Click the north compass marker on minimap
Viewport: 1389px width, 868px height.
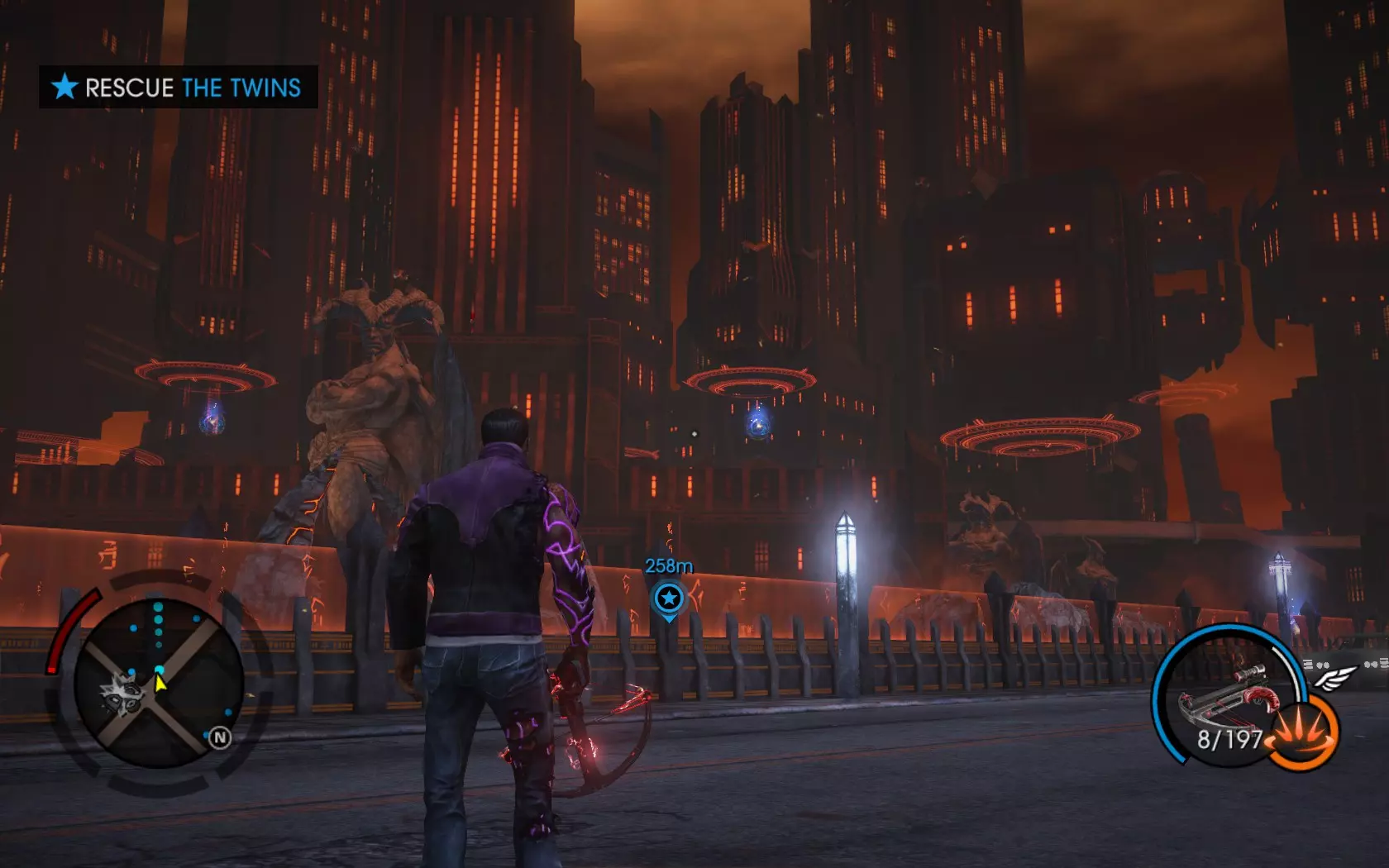tap(219, 737)
